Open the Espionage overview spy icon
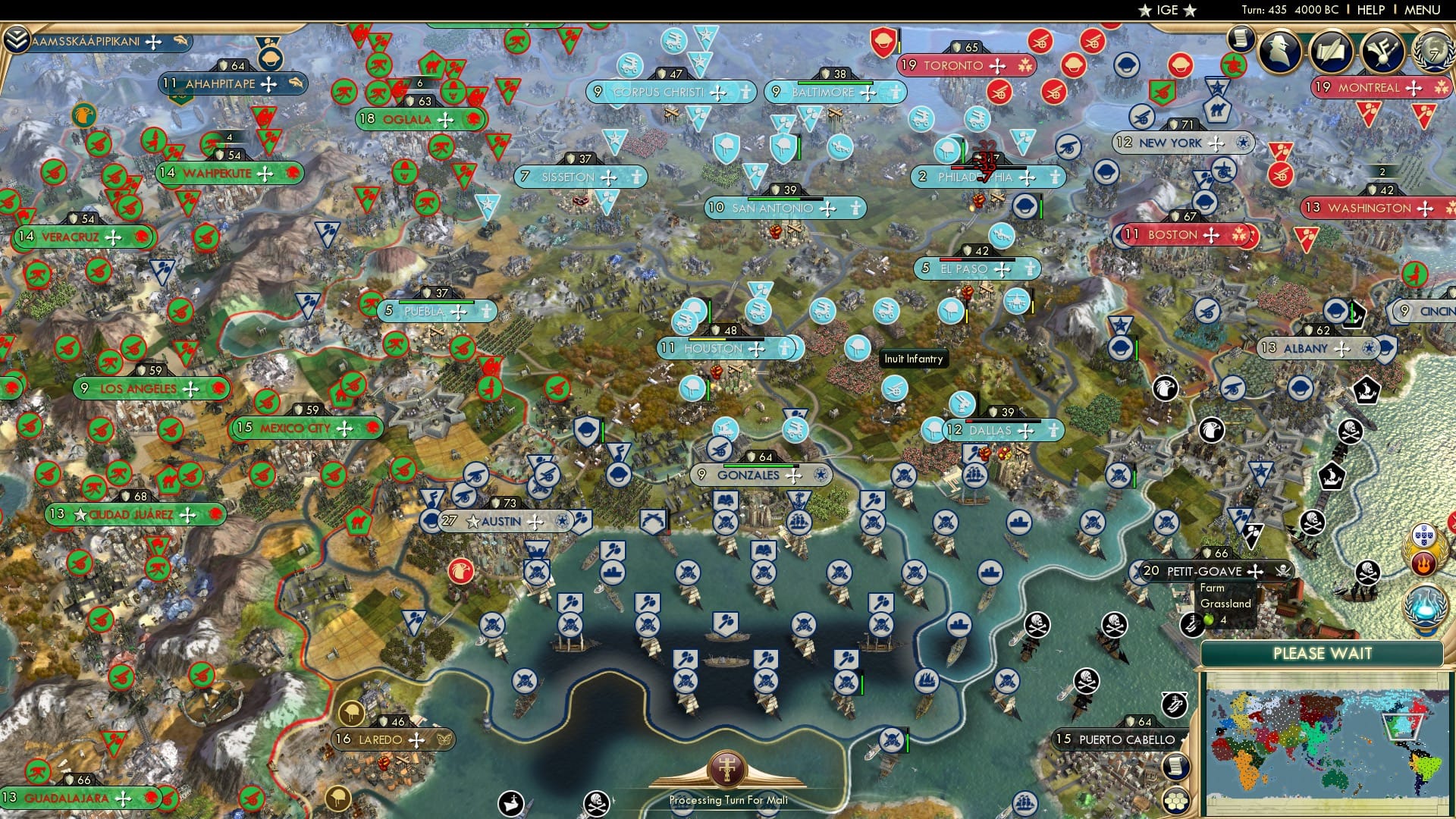The width and height of the screenshot is (1456, 819). 1280,52
